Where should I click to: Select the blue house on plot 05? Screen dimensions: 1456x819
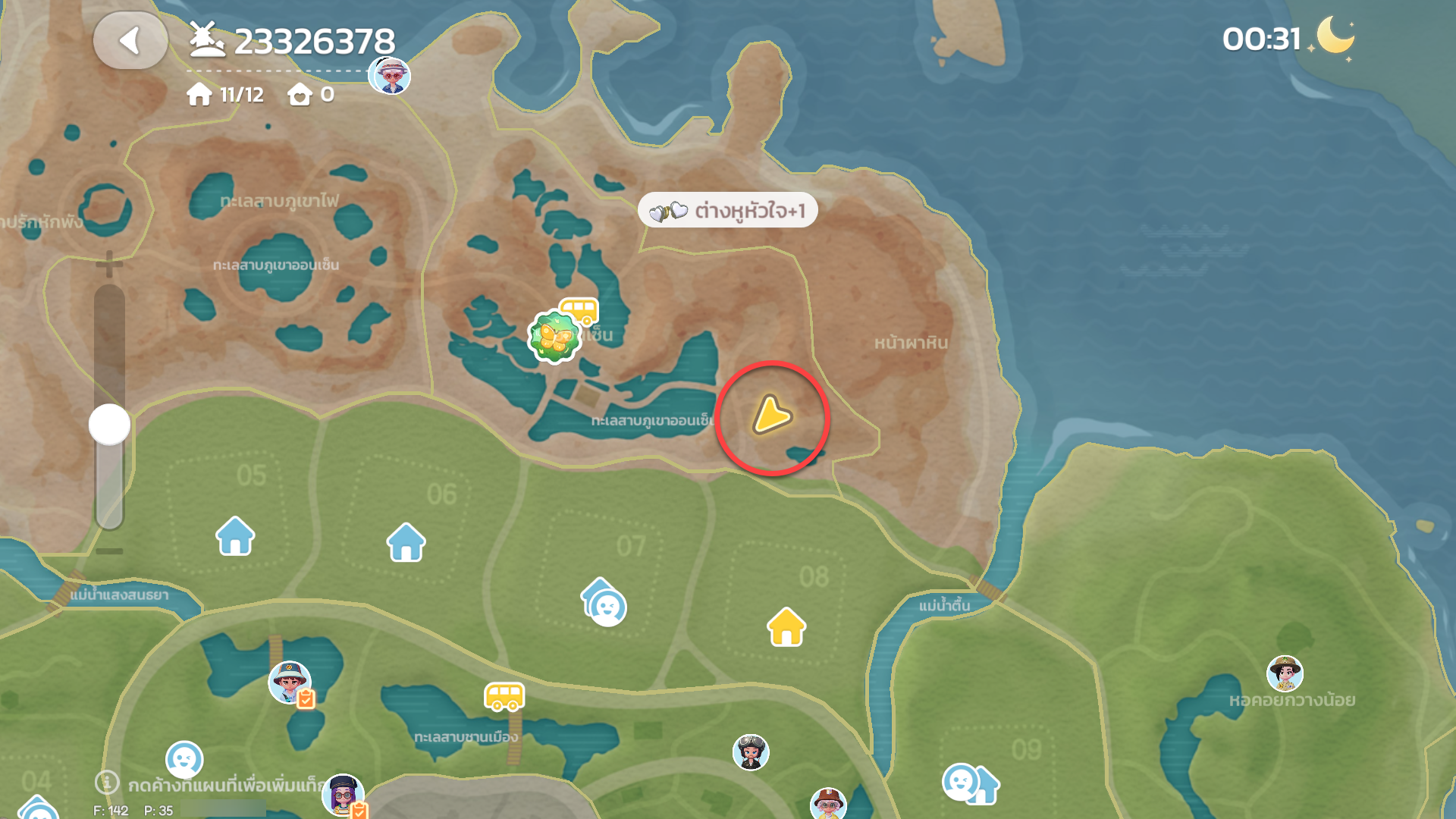[235, 536]
